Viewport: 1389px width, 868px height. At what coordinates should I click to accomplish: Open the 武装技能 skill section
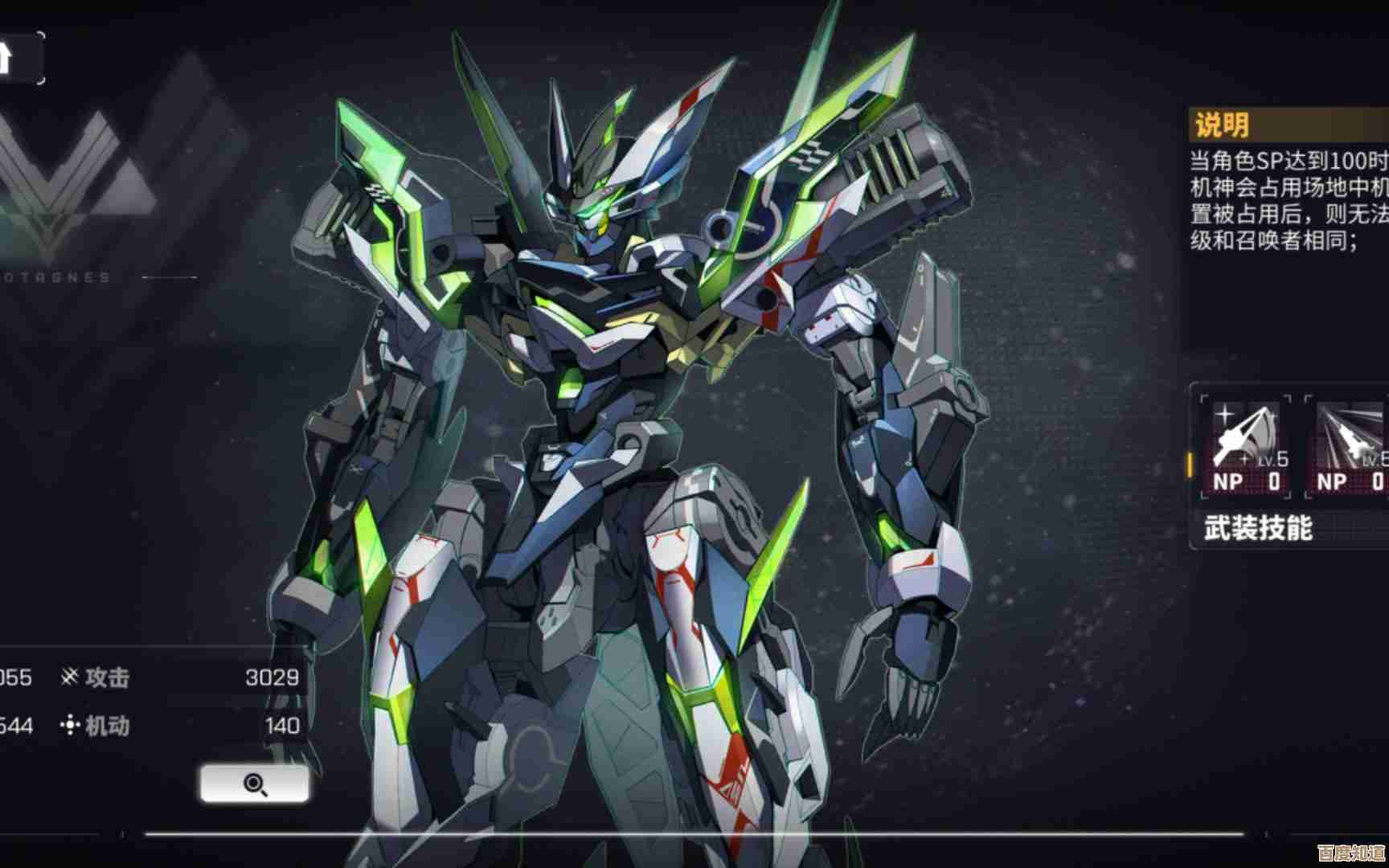click(1258, 528)
